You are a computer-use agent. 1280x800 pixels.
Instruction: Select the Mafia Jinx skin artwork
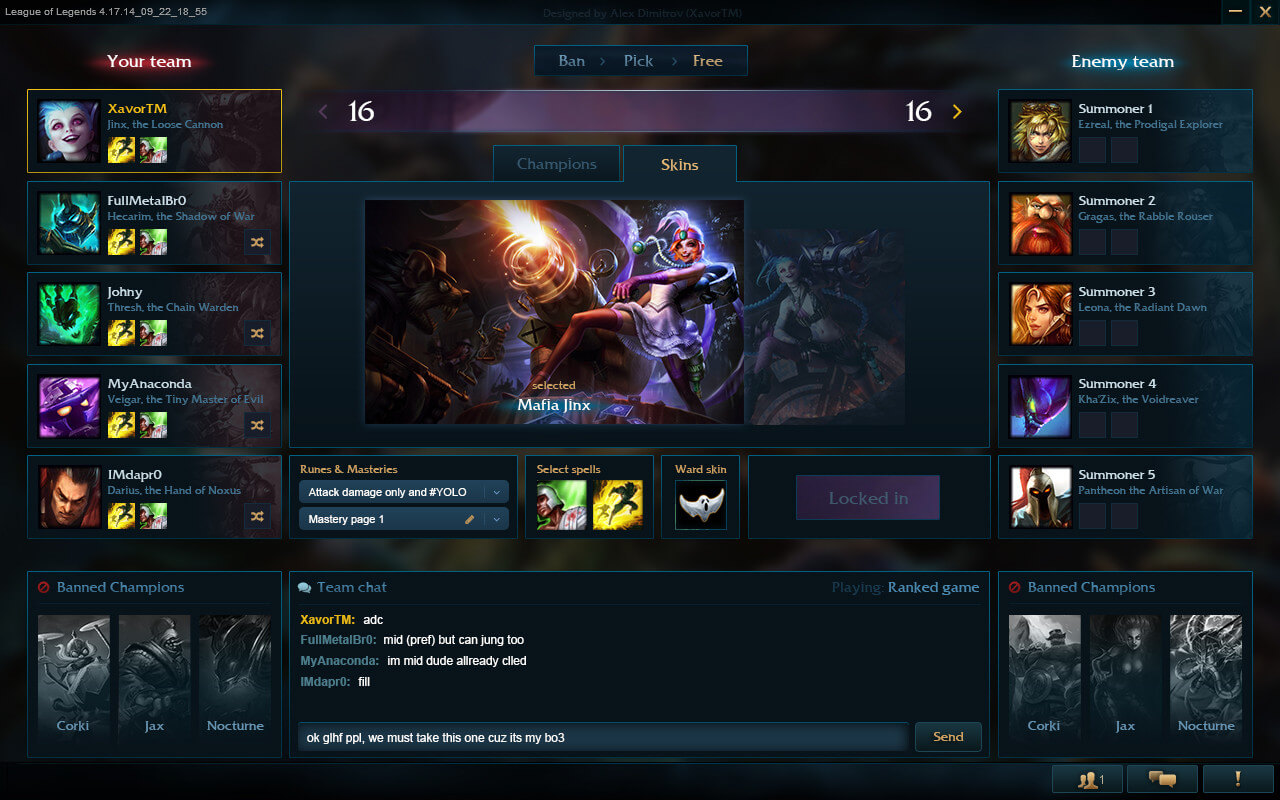pos(554,311)
